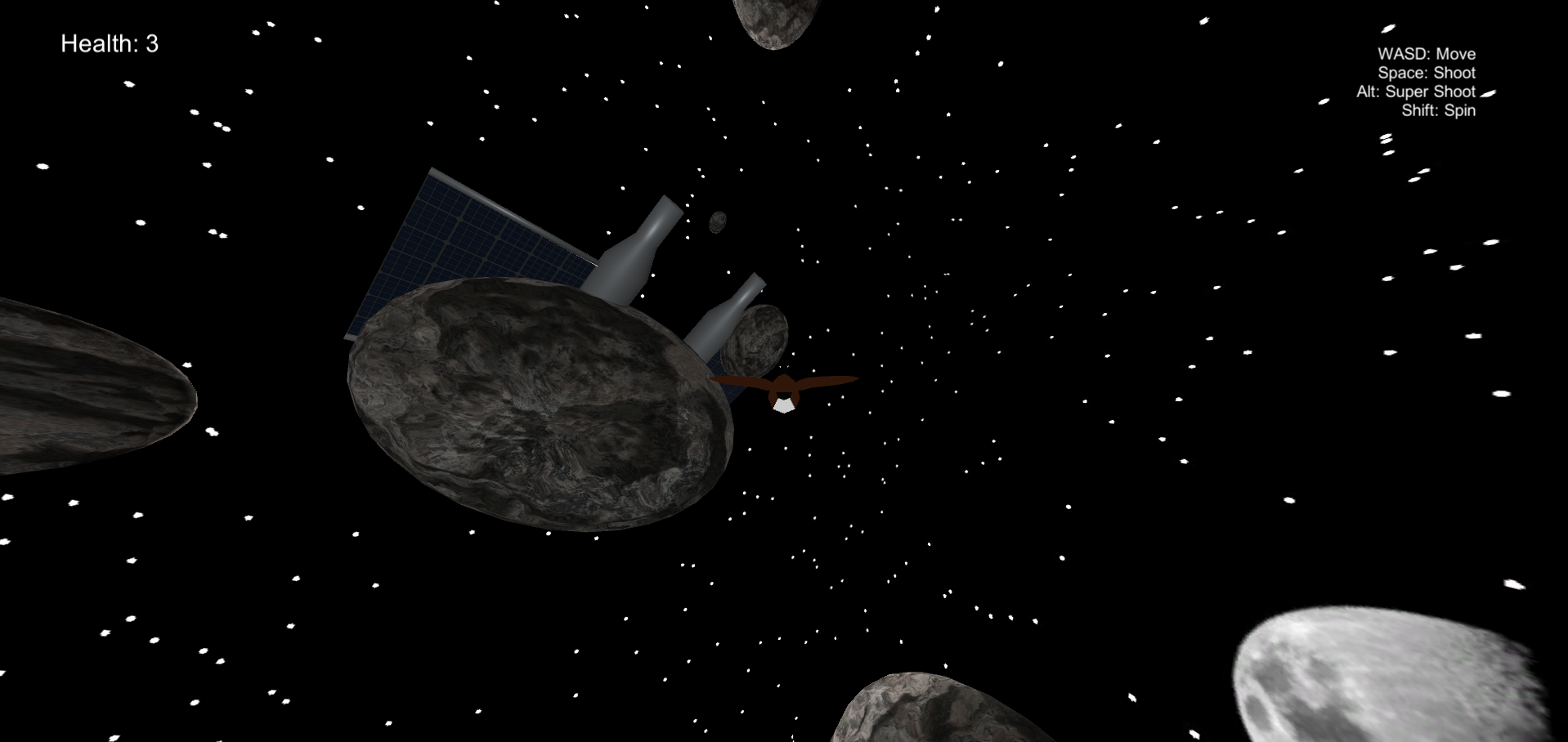Click the Space: Shoot instruction text
1568x742 pixels.
[x=1426, y=73]
